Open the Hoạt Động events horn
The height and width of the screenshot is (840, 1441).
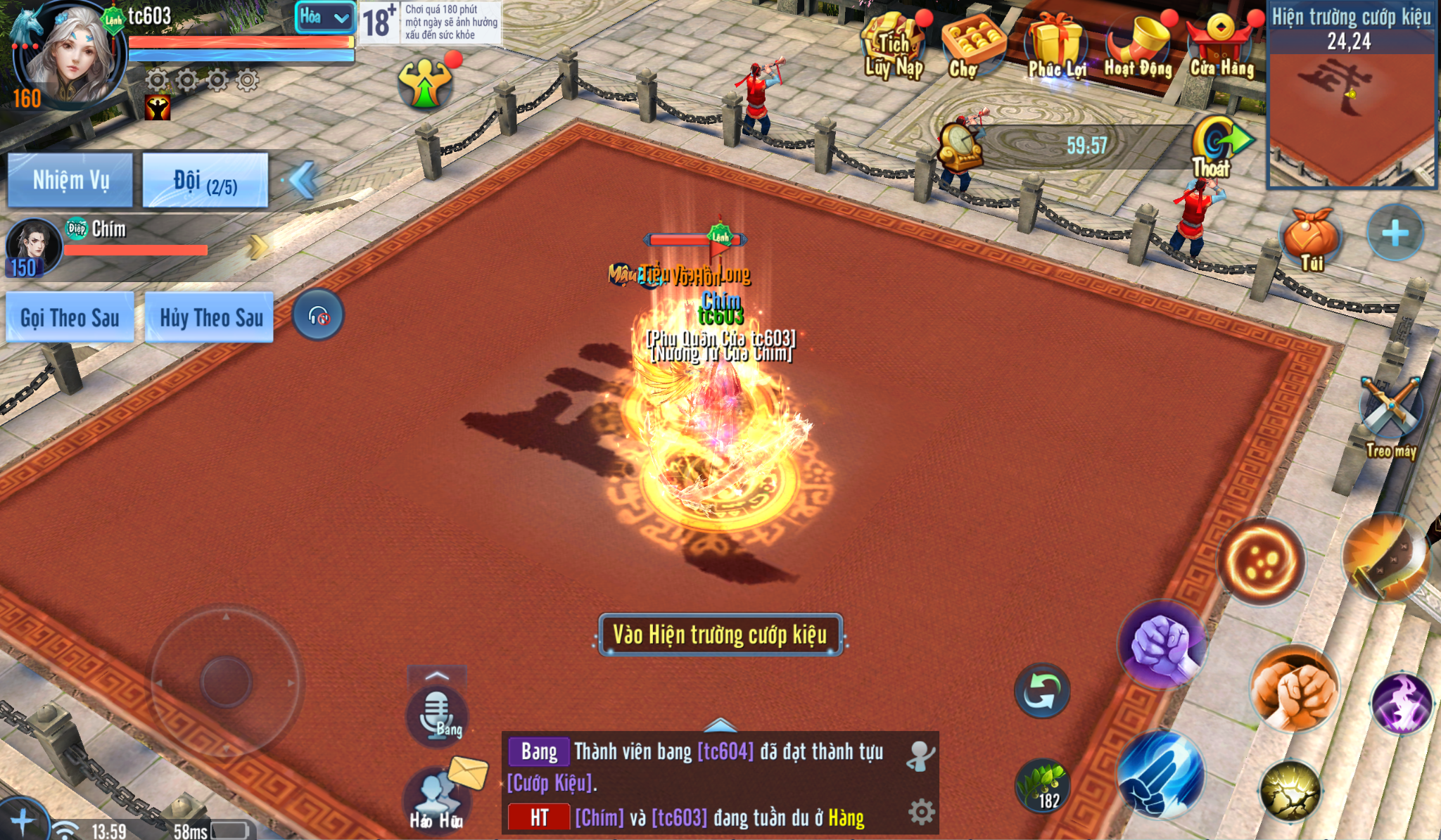[x=1138, y=44]
